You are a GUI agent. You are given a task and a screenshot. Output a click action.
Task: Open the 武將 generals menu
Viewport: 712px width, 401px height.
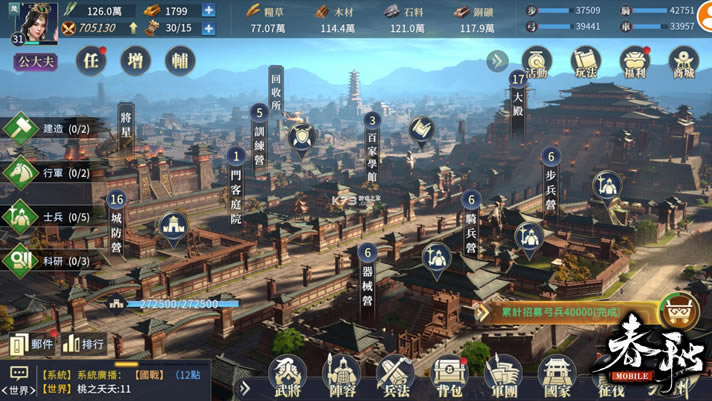click(287, 377)
